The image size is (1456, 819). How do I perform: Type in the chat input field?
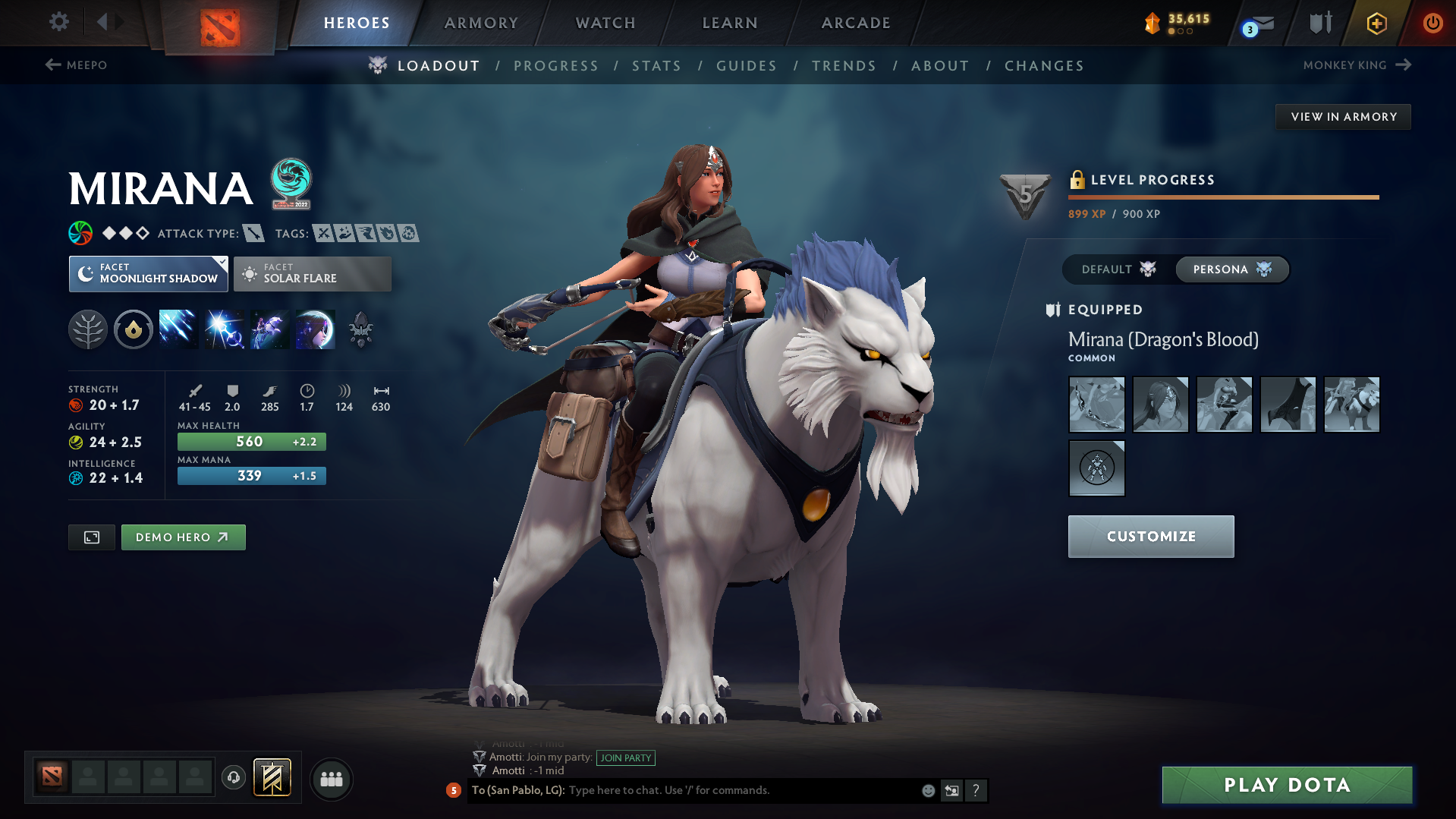point(721,790)
